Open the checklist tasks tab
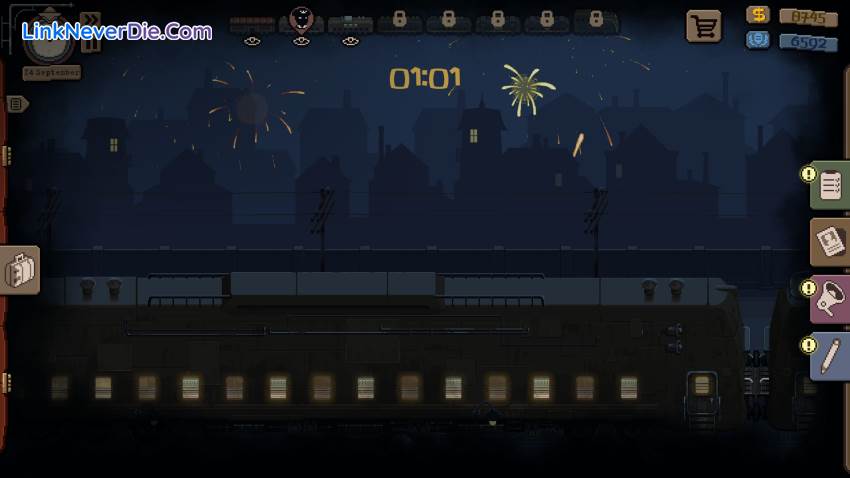Viewport: 850px width, 478px height. [x=830, y=185]
